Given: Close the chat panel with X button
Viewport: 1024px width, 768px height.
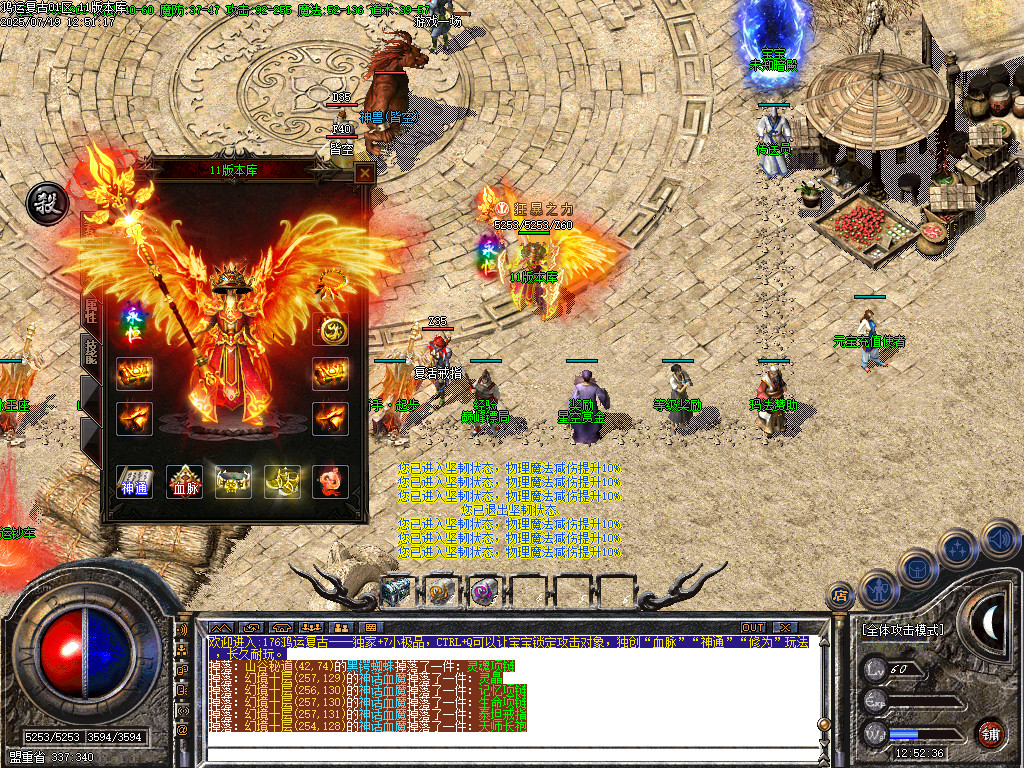Looking at the screenshot, I should tap(783, 627).
